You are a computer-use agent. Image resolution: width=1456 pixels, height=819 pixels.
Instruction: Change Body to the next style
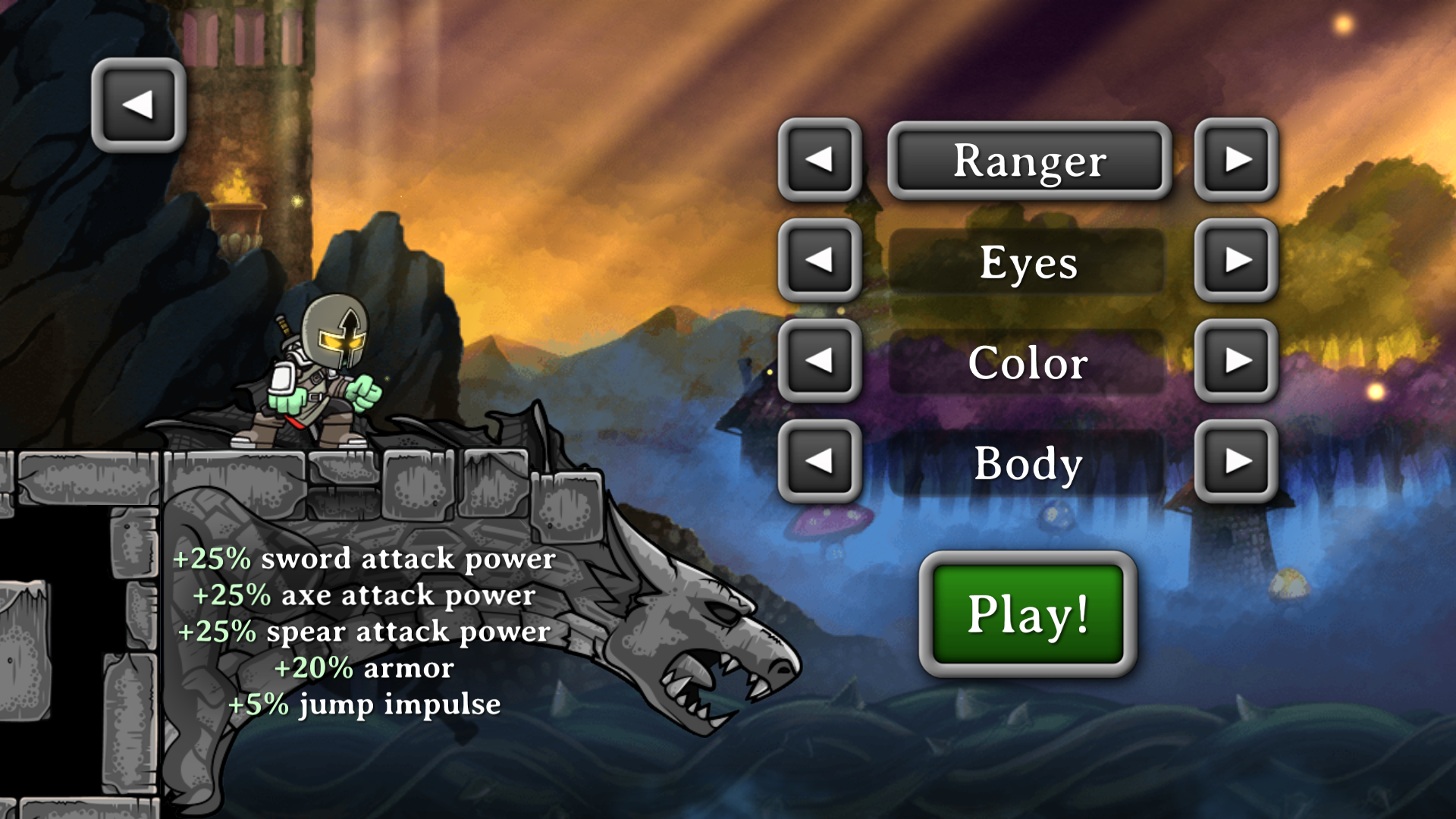coord(1236,461)
